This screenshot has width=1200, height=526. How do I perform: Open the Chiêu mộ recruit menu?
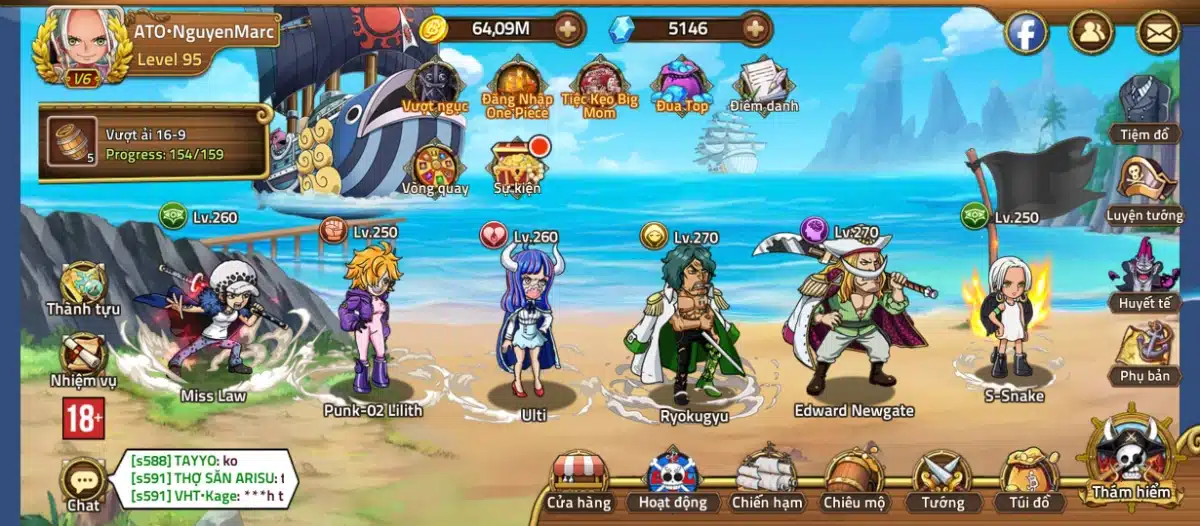click(x=855, y=478)
